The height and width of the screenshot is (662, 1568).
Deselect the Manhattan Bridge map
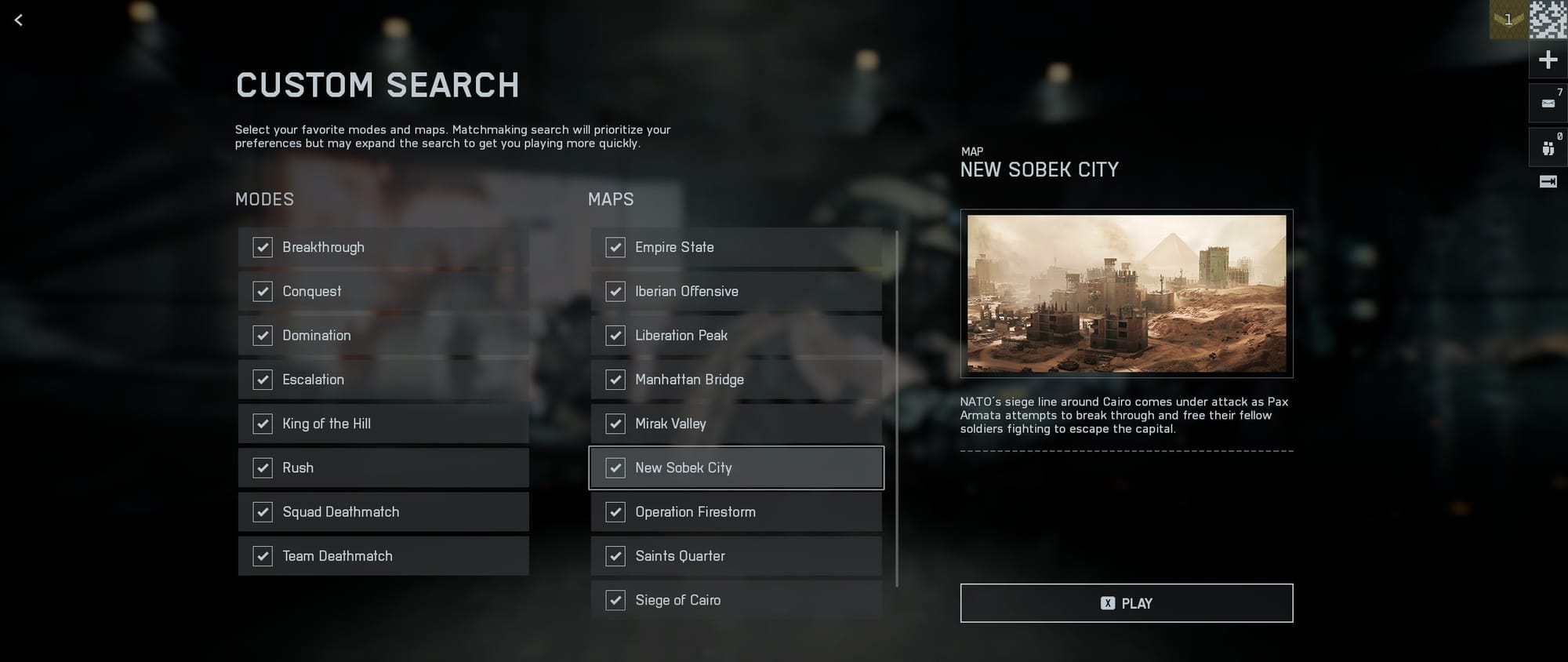tap(615, 380)
